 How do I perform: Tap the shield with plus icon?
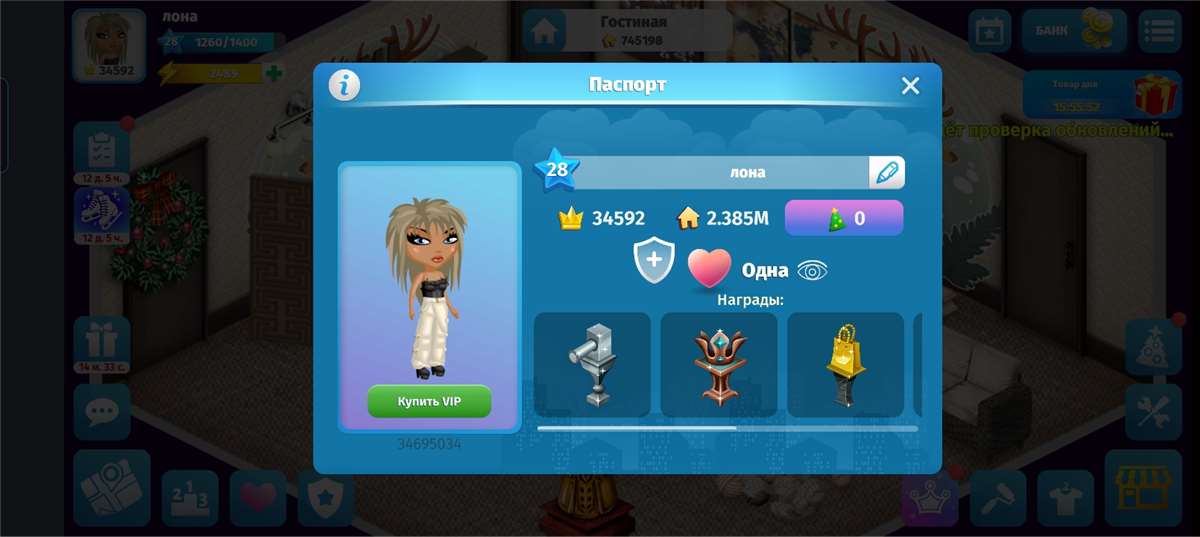(654, 260)
